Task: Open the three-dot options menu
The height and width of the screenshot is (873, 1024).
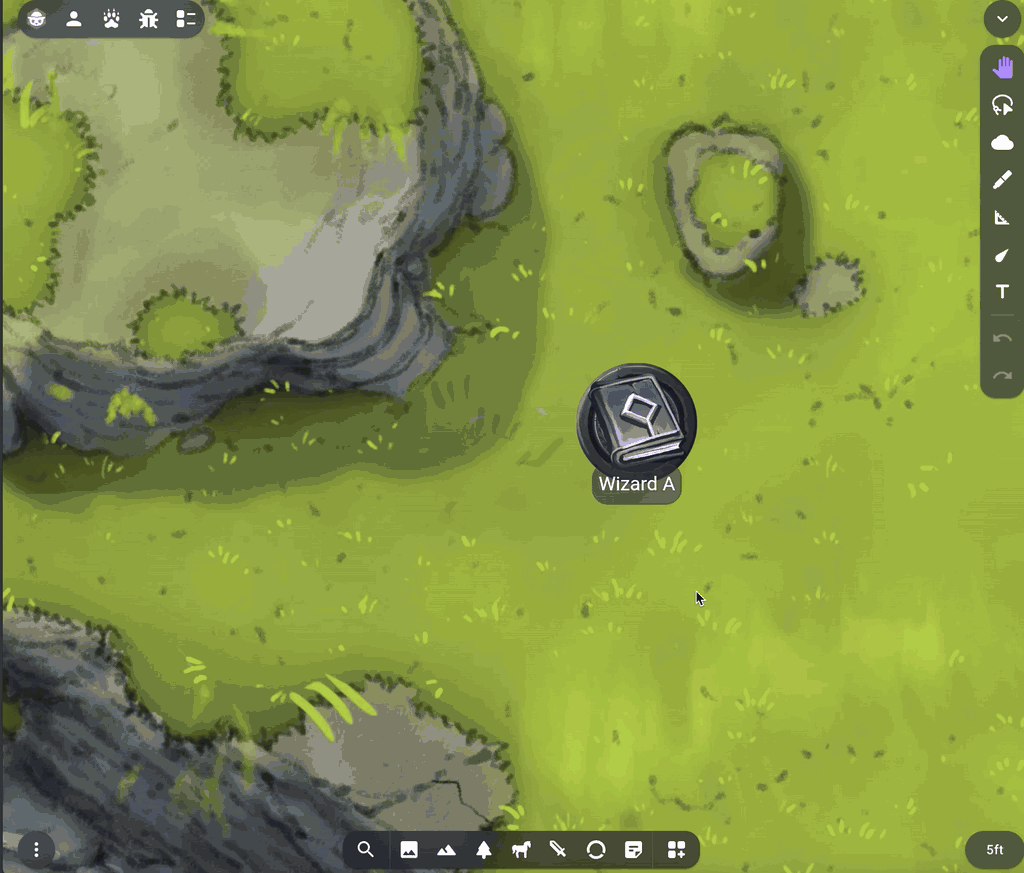Action: point(37,850)
